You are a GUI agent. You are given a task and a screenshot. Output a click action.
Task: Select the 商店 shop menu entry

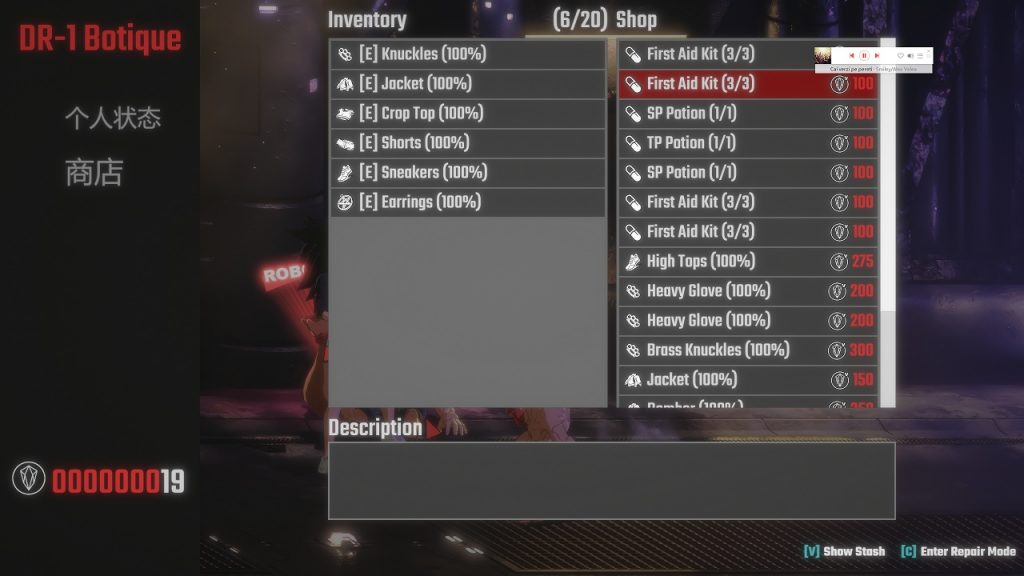[x=94, y=173]
